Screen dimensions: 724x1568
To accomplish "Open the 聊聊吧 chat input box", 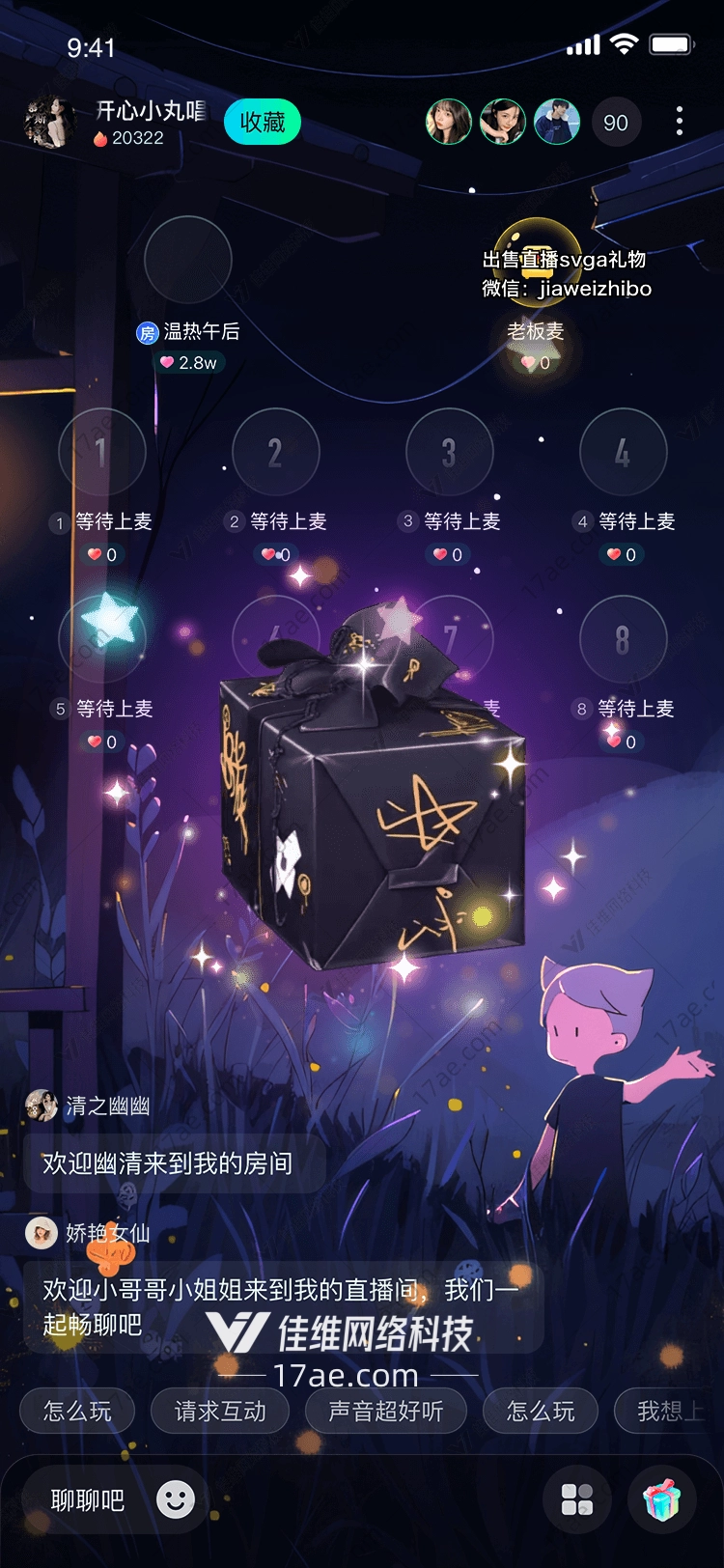I will 88,1499.
